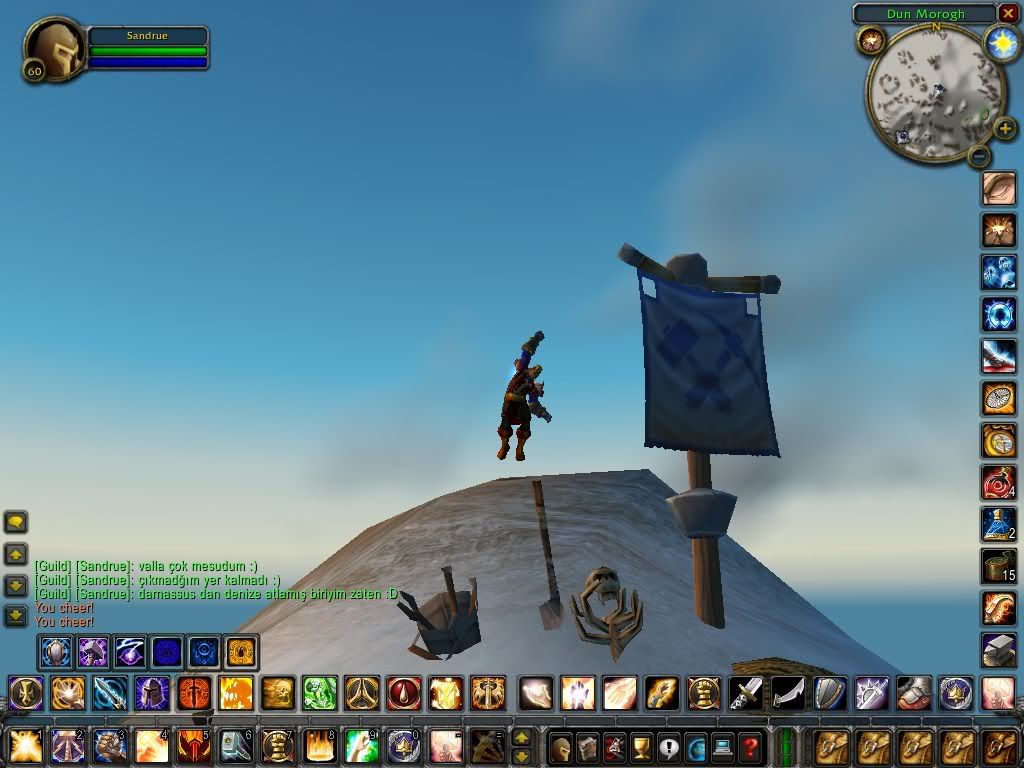Open the character info helmet button

(x=561, y=746)
